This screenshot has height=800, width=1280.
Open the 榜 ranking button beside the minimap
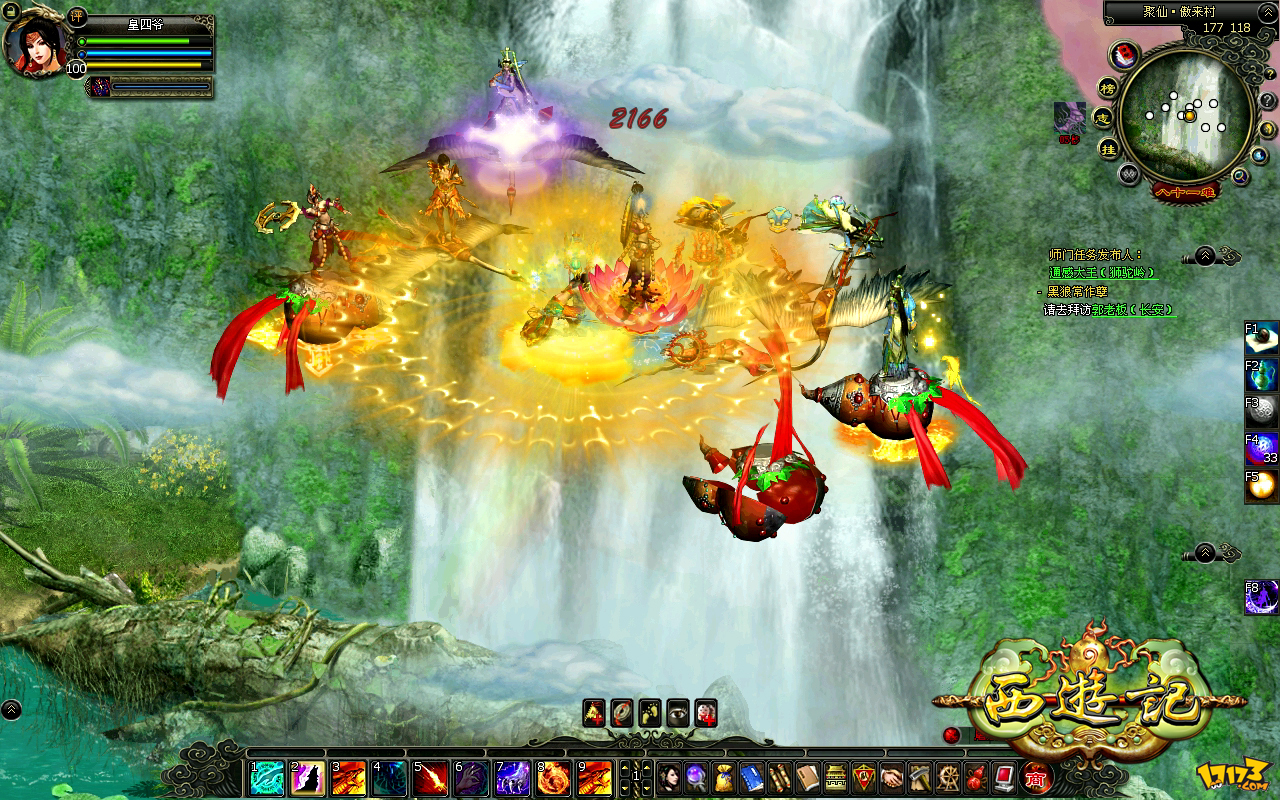pyautogui.click(x=1107, y=87)
